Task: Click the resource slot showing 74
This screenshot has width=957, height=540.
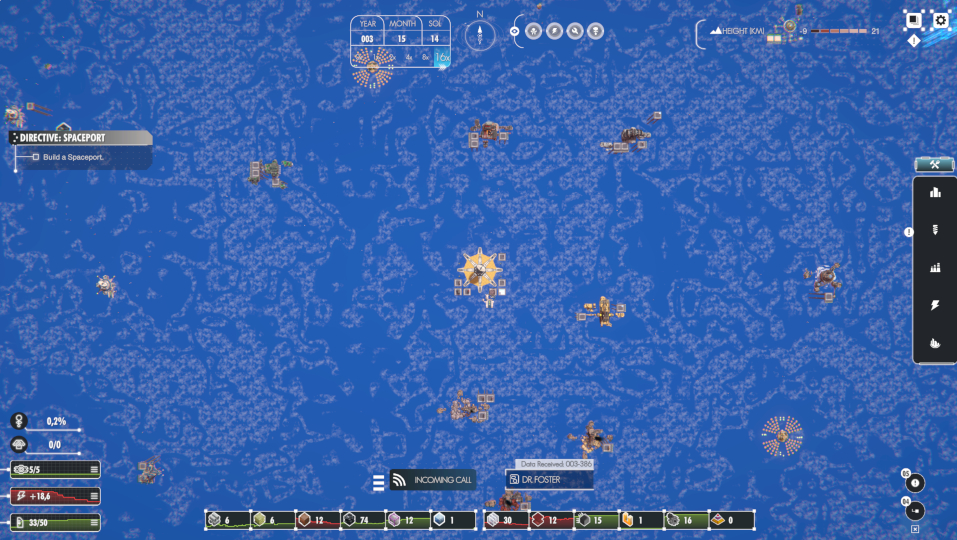Action: [364, 520]
